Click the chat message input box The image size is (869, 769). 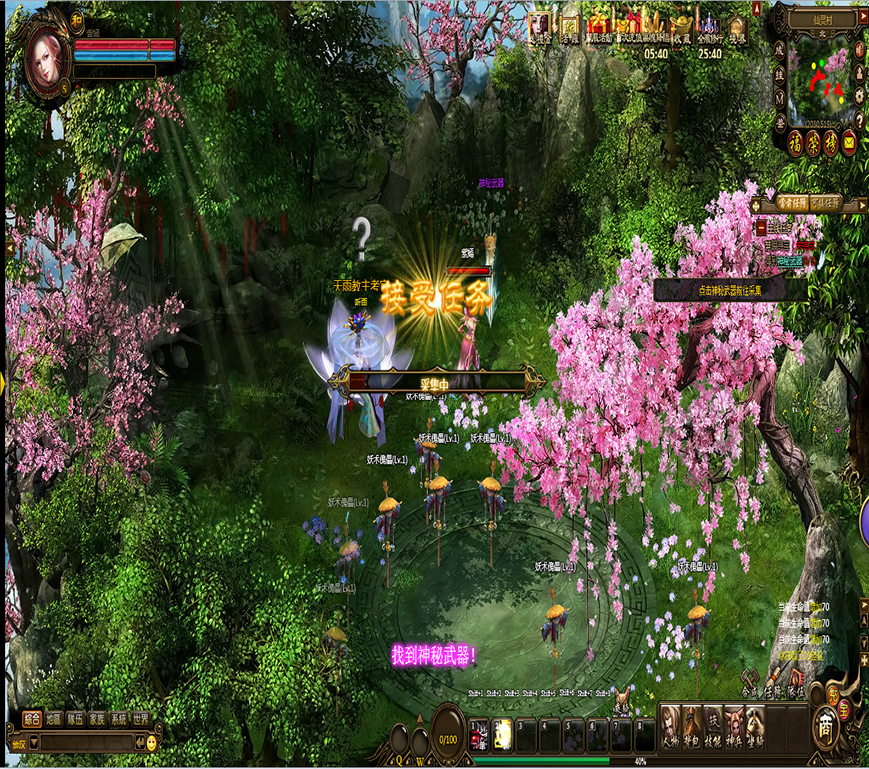point(85,743)
